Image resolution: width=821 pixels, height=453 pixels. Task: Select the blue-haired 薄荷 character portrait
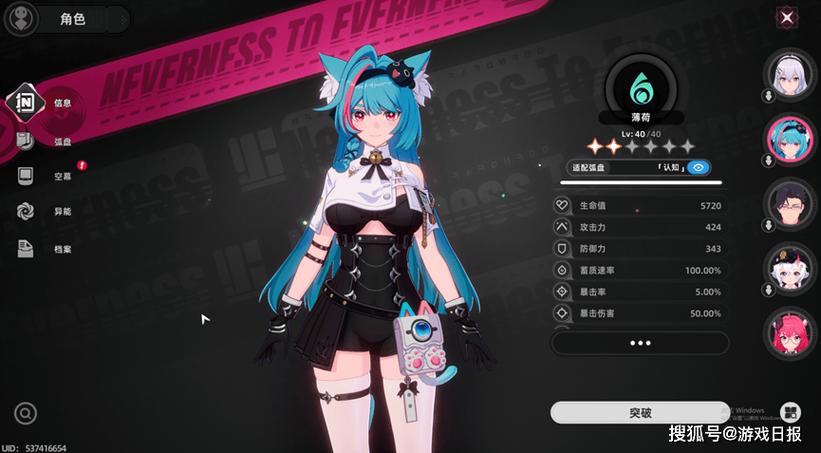pyautogui.click(x=789, y=138)
